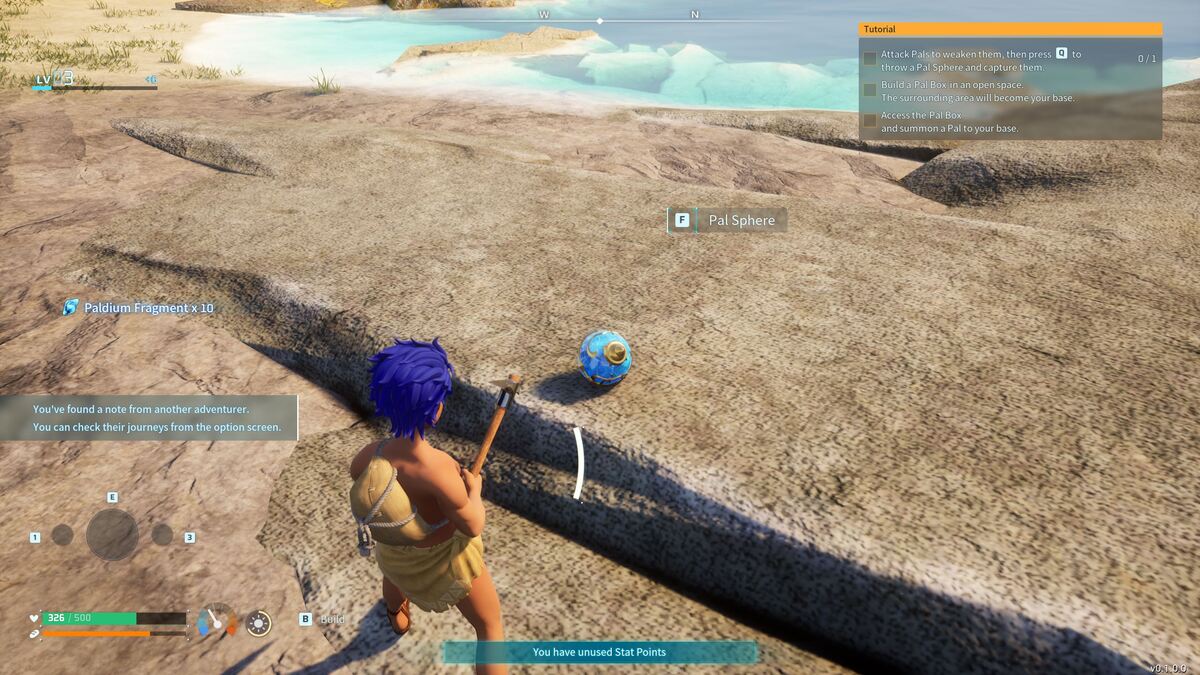Tick the capture Pals tutorial checkbox
Image resolution: width=1200 pixels, height=675 pixels.
tap(870, 59)
